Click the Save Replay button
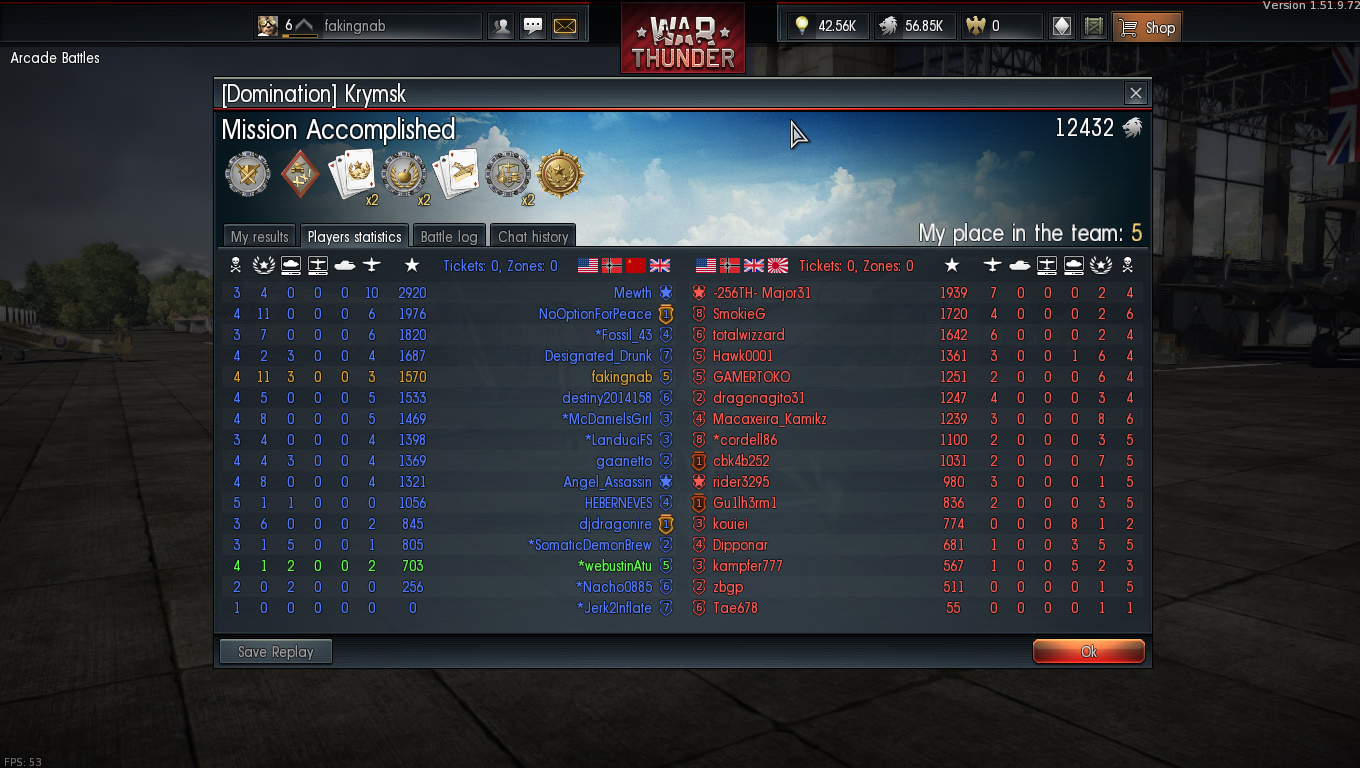The width and height of the screenshot is (1360, 768). click(x=275, y=651)
